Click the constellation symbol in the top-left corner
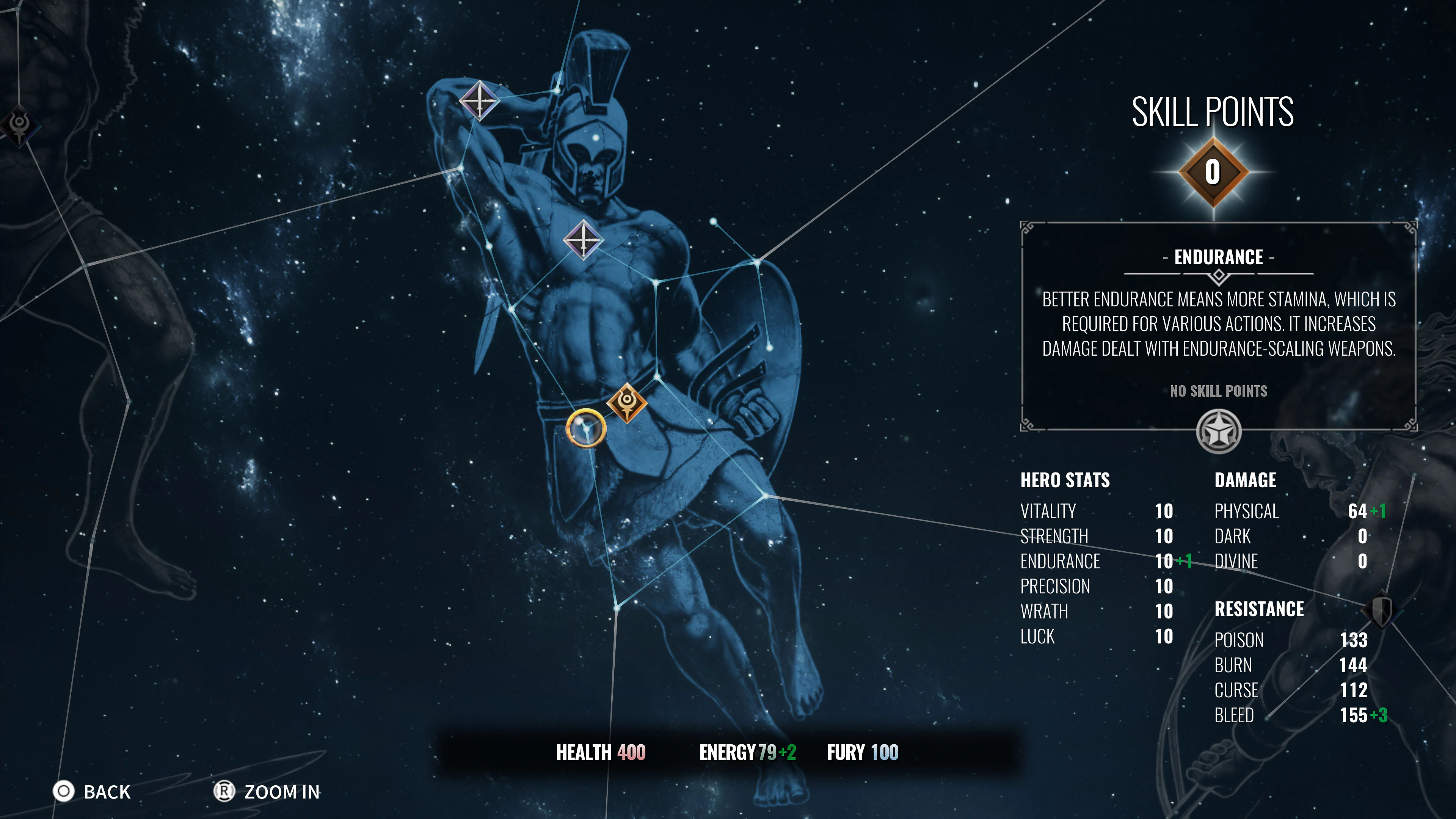This screenshot has height=819, width=1456. tap(19, 128)
